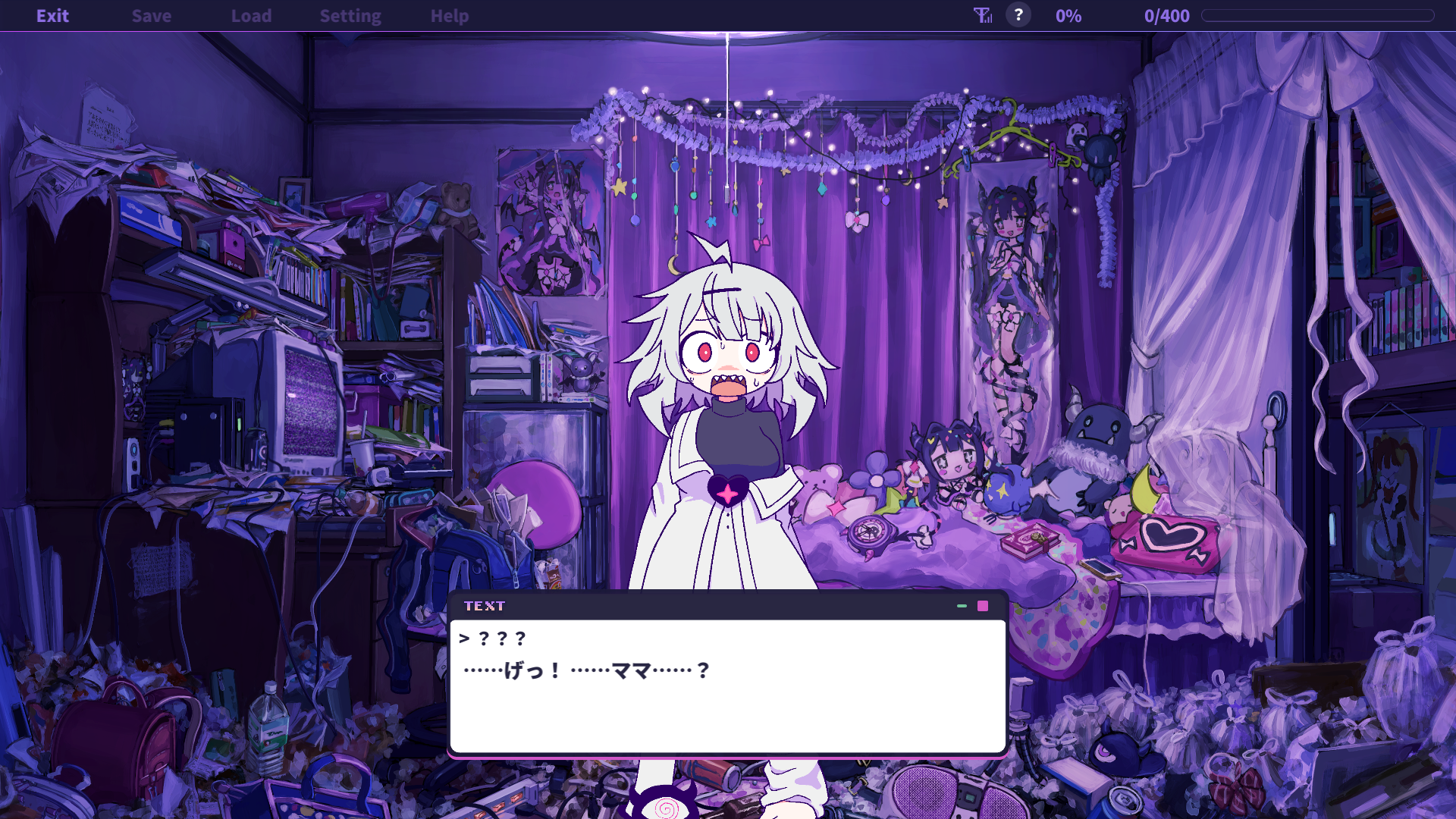Click the 0% percentage indicator

click(1068, 15)
